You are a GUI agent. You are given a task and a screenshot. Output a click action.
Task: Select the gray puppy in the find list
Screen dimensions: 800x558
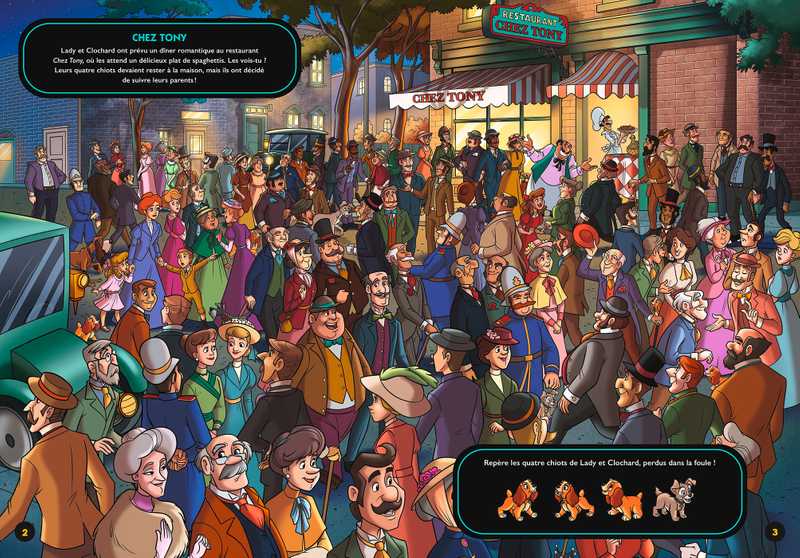[671, 499]
